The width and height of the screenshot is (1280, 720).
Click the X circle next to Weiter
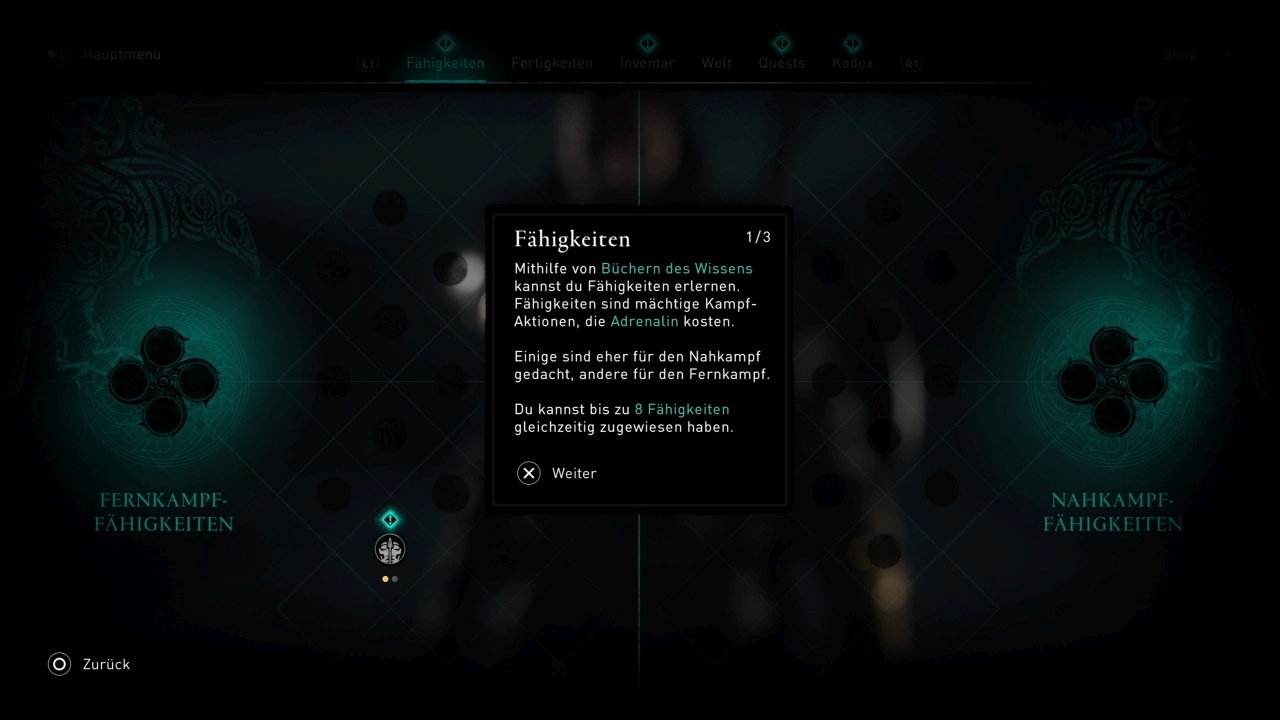click(x=529, y=473)
